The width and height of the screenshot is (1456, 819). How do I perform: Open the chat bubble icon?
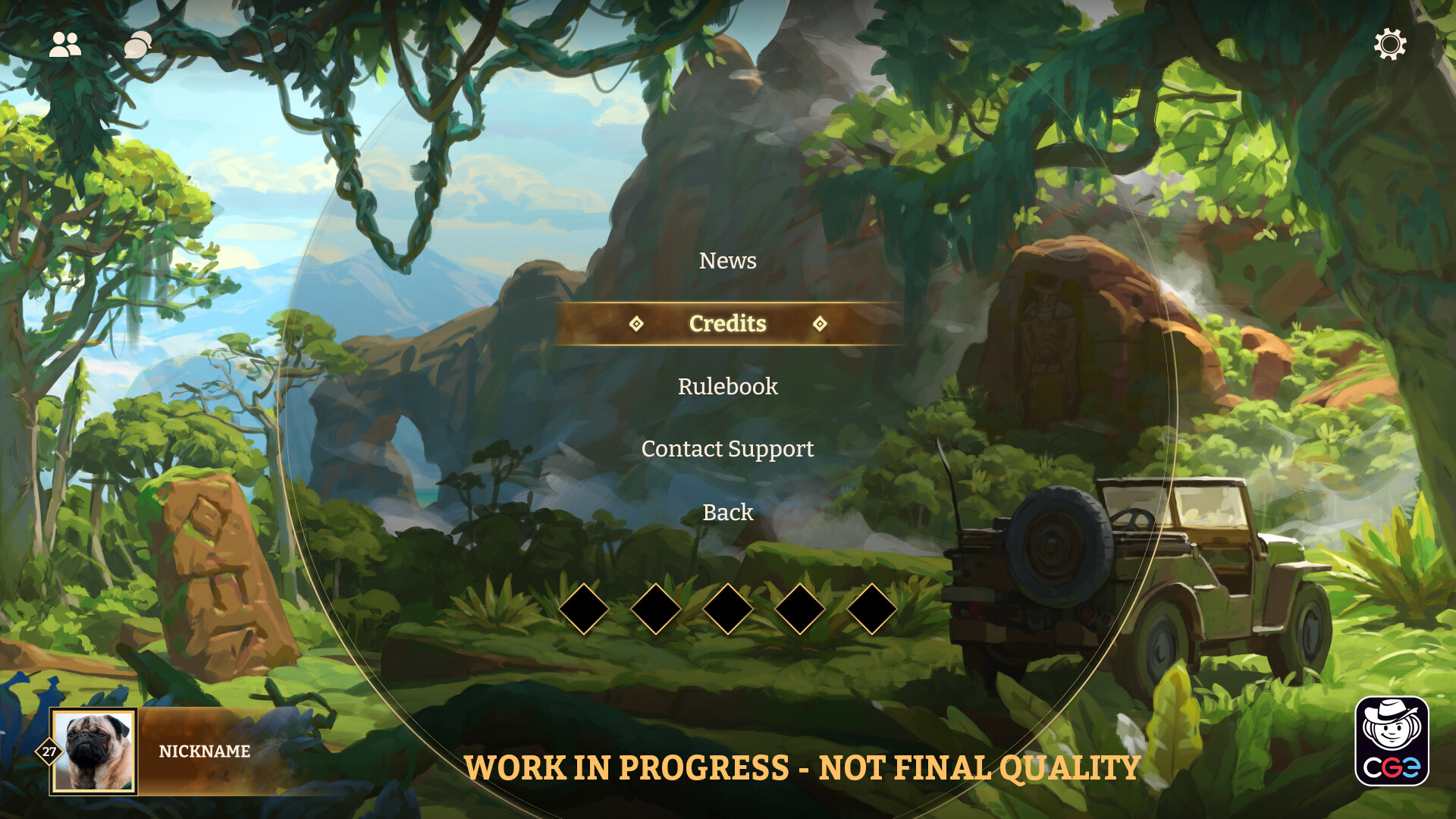click(x=136, y=45)
